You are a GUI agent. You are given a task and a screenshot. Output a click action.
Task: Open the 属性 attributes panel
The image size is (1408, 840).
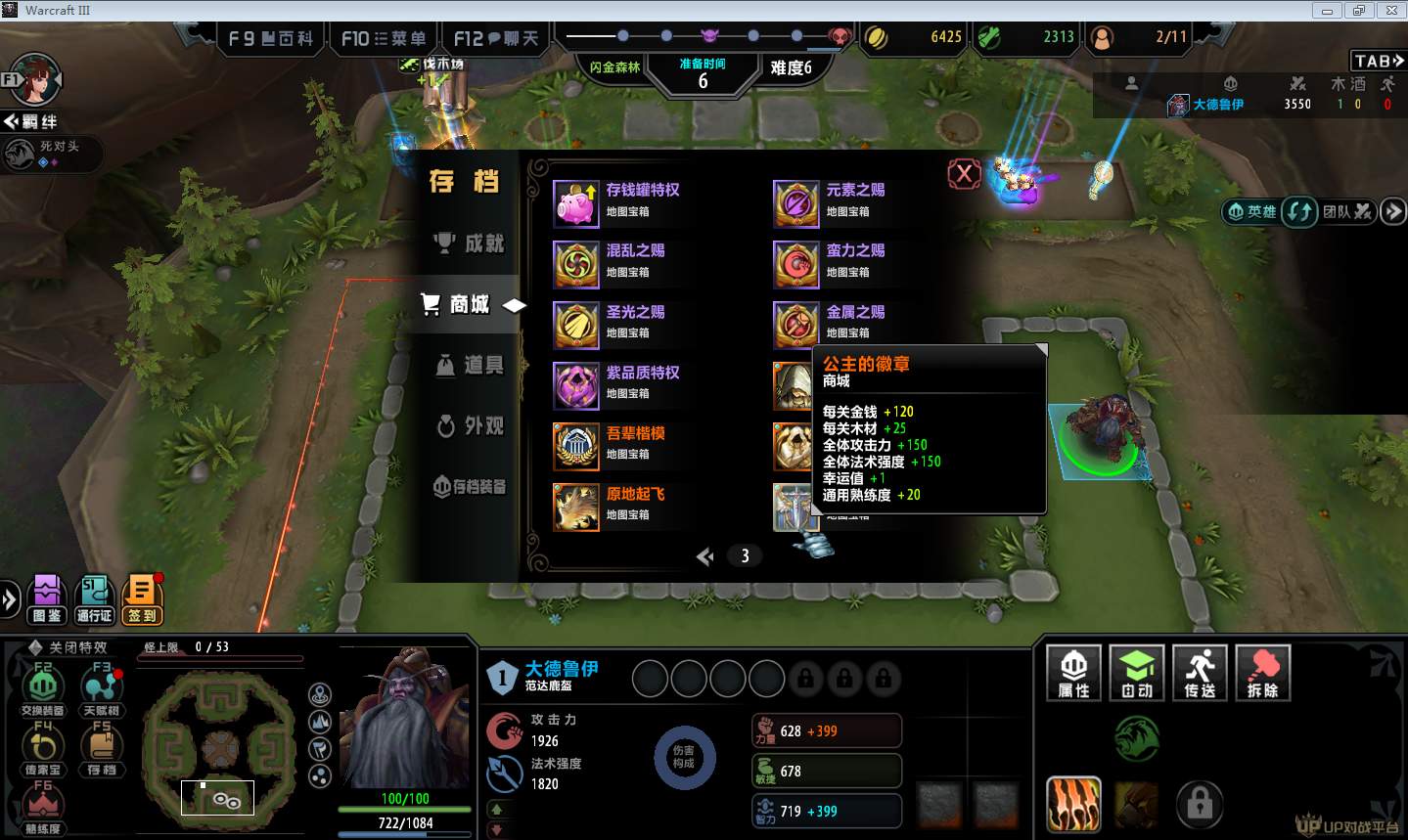tap(1073, 673)
